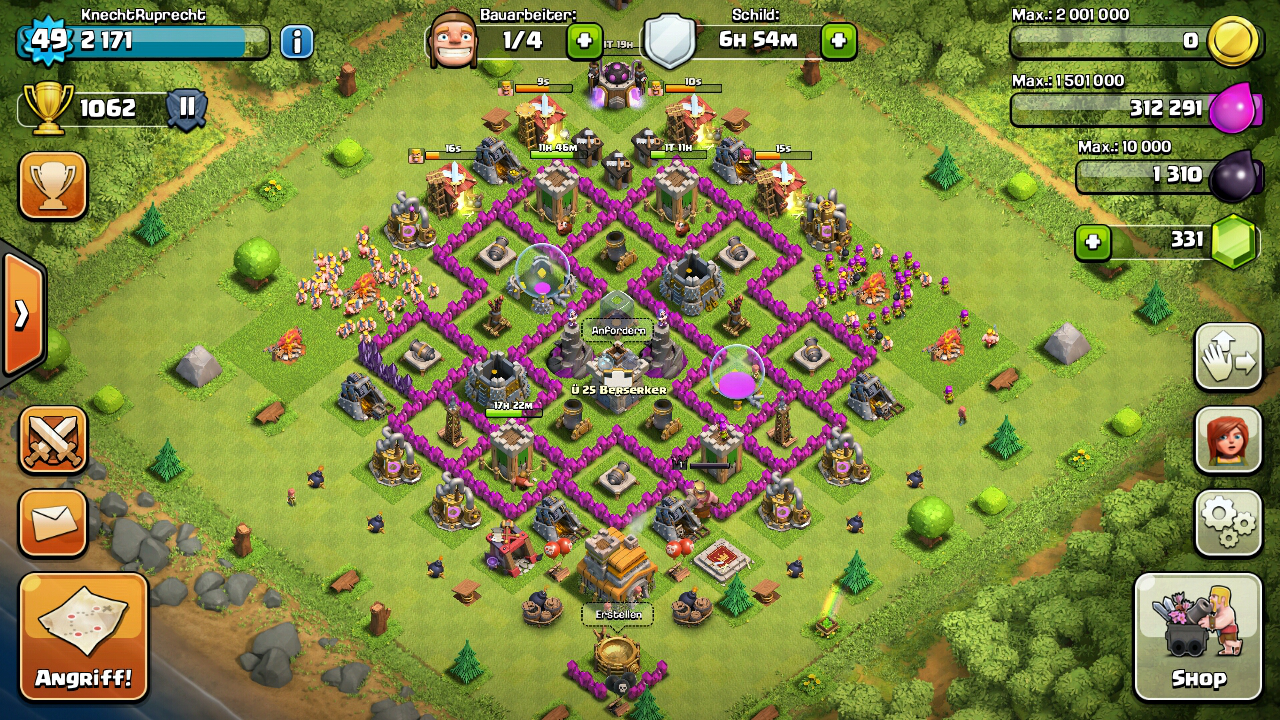Add gems using the green plus button
The width and height of the screenshot is (1280, 720).
pos(1093,242)
